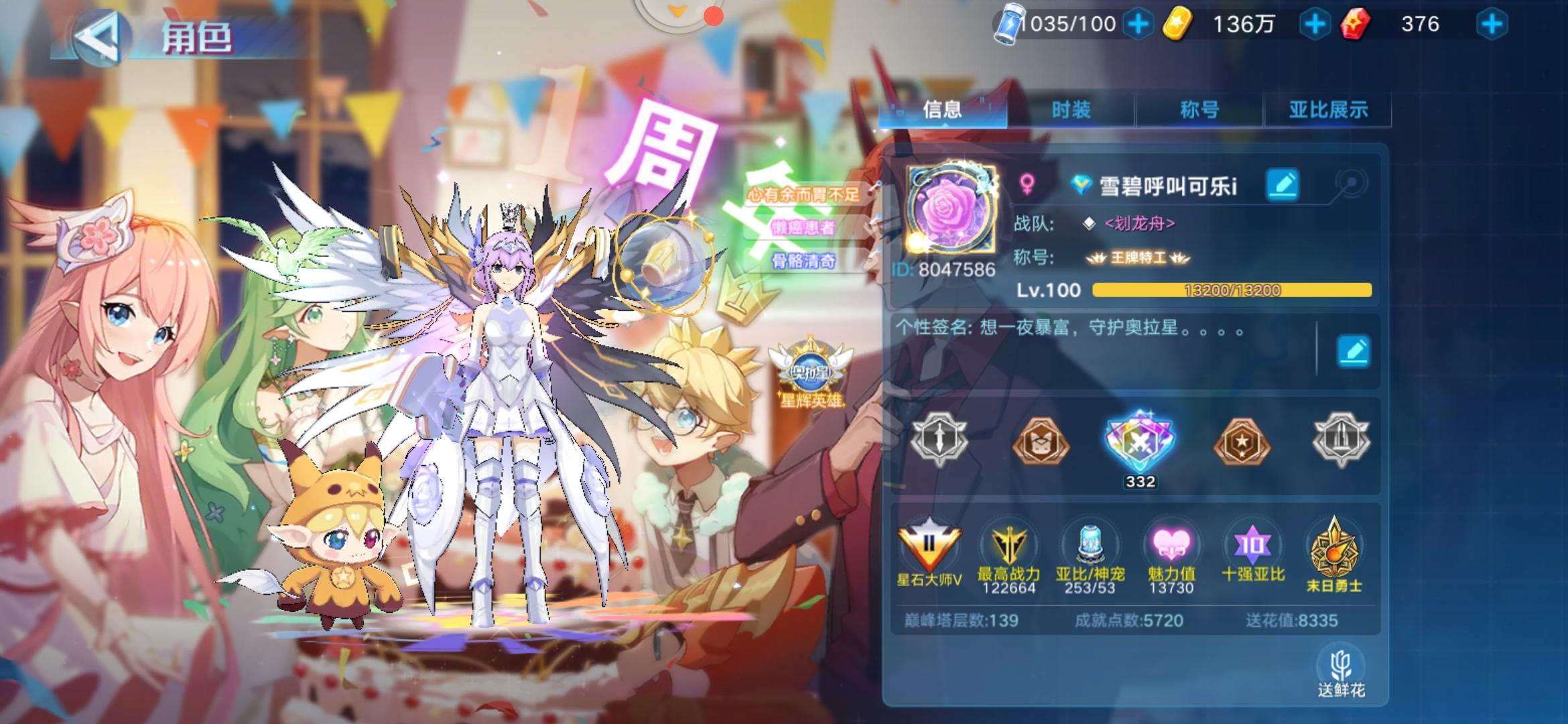The image size is (1568, 724).
Task: Open the gold coin 加号 purchase button
Action: tap(1317, 25)
